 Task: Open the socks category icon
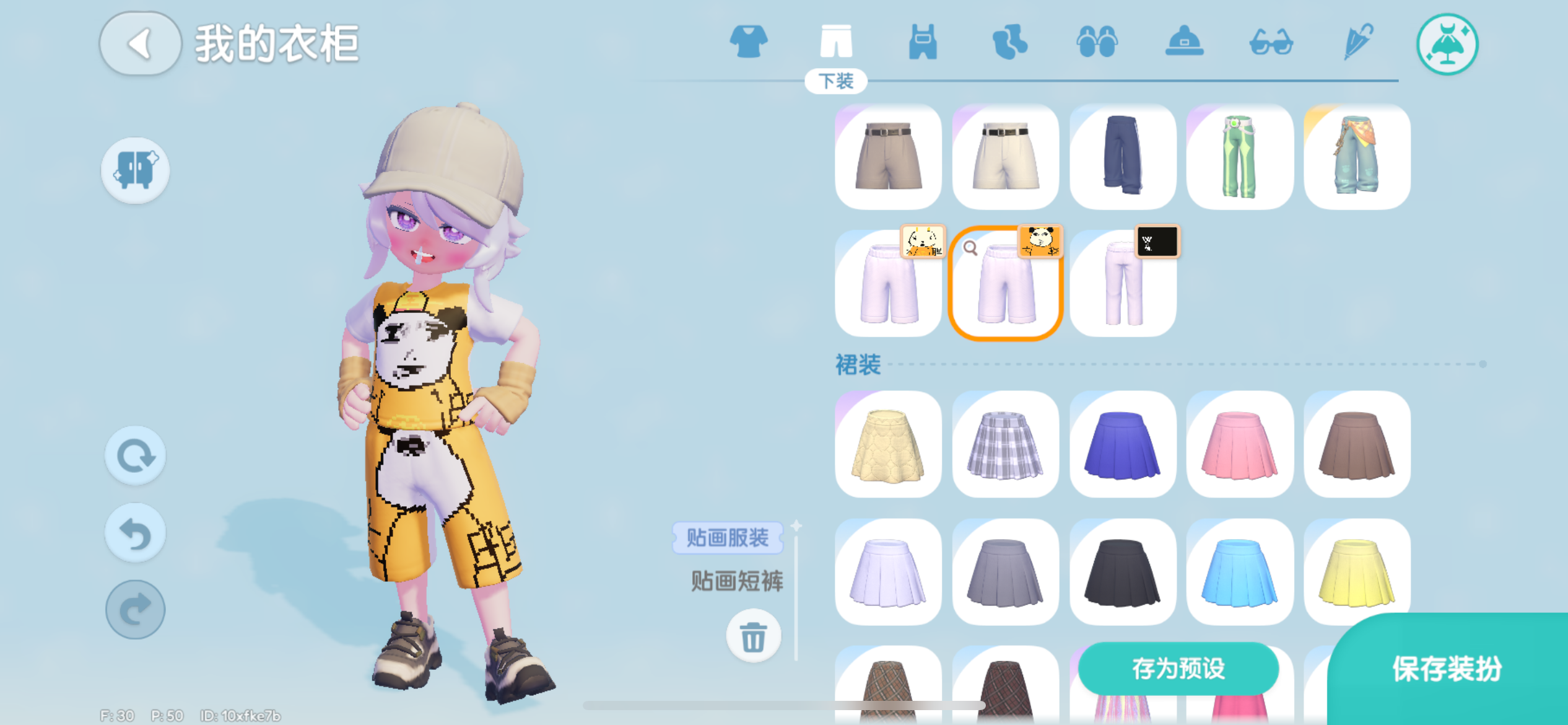[x=1009, y=42]
